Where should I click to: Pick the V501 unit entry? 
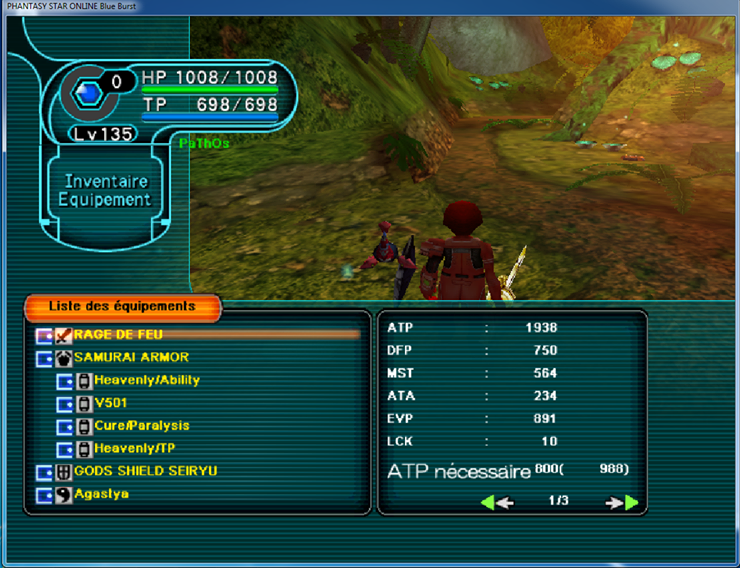[x=113, y=403]
